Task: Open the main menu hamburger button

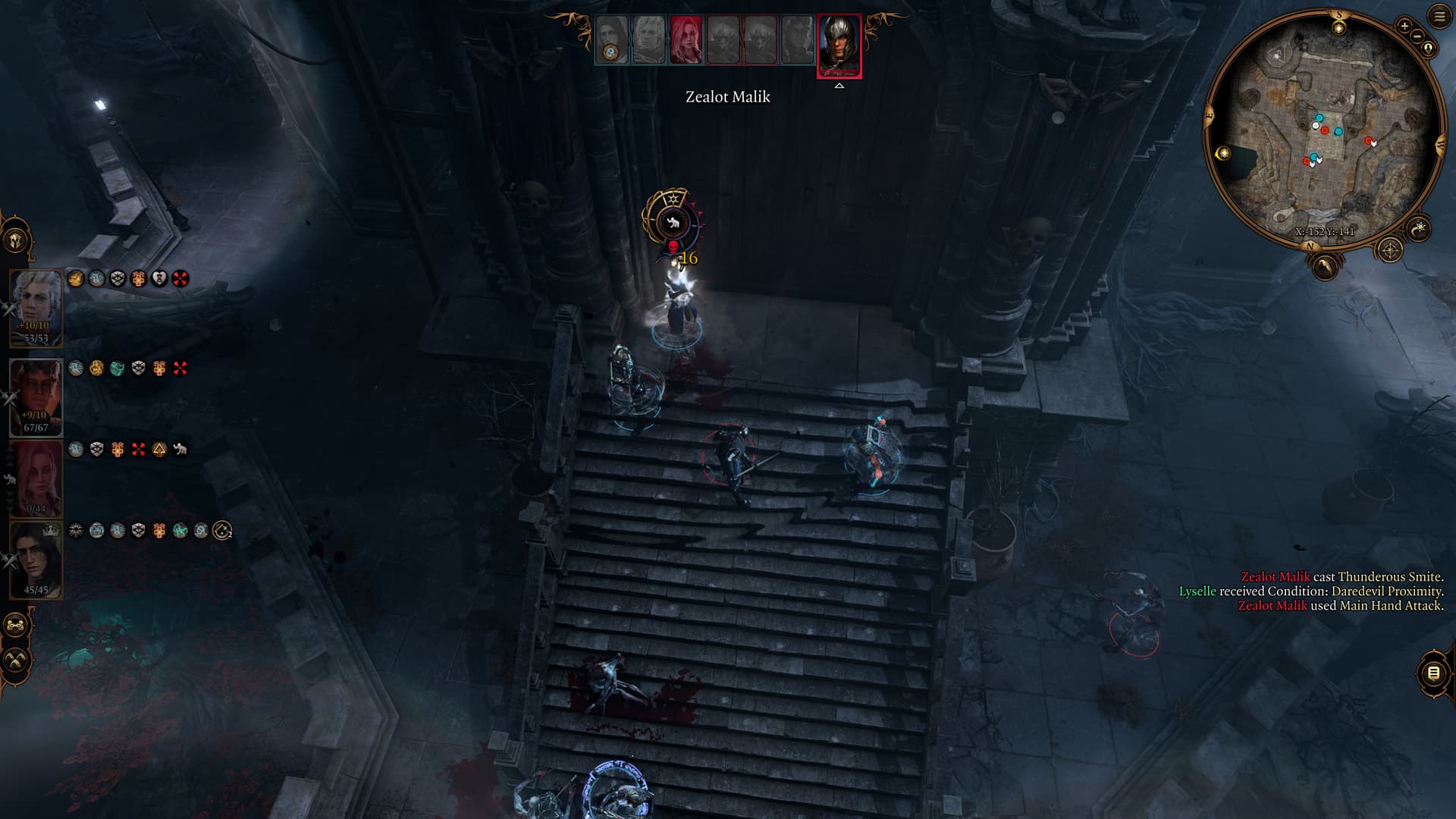Action: click(x=1439, y=17)
